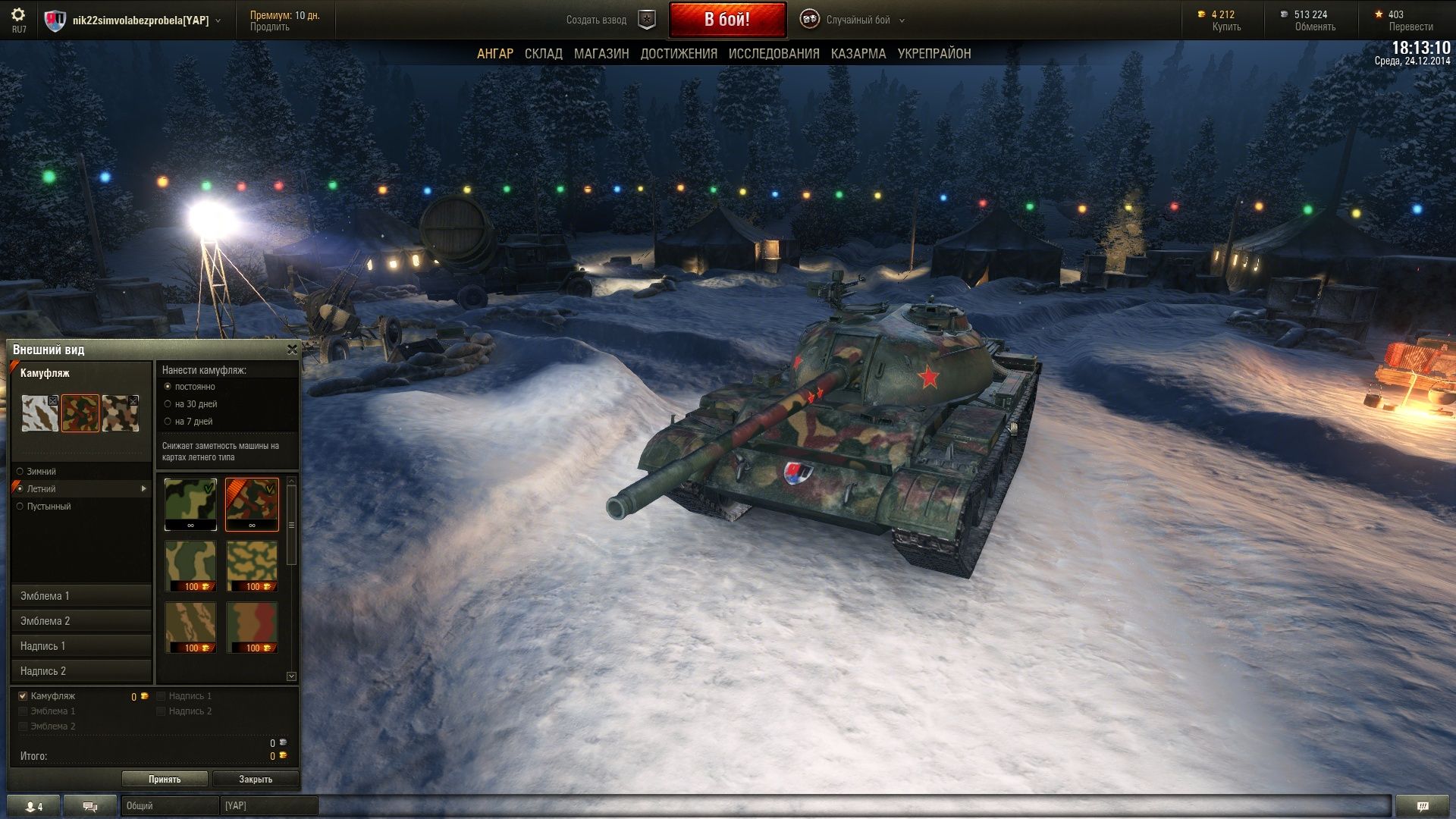Click the Закрыть button
Screen dimensions: 1456x819
pos(256,780)
